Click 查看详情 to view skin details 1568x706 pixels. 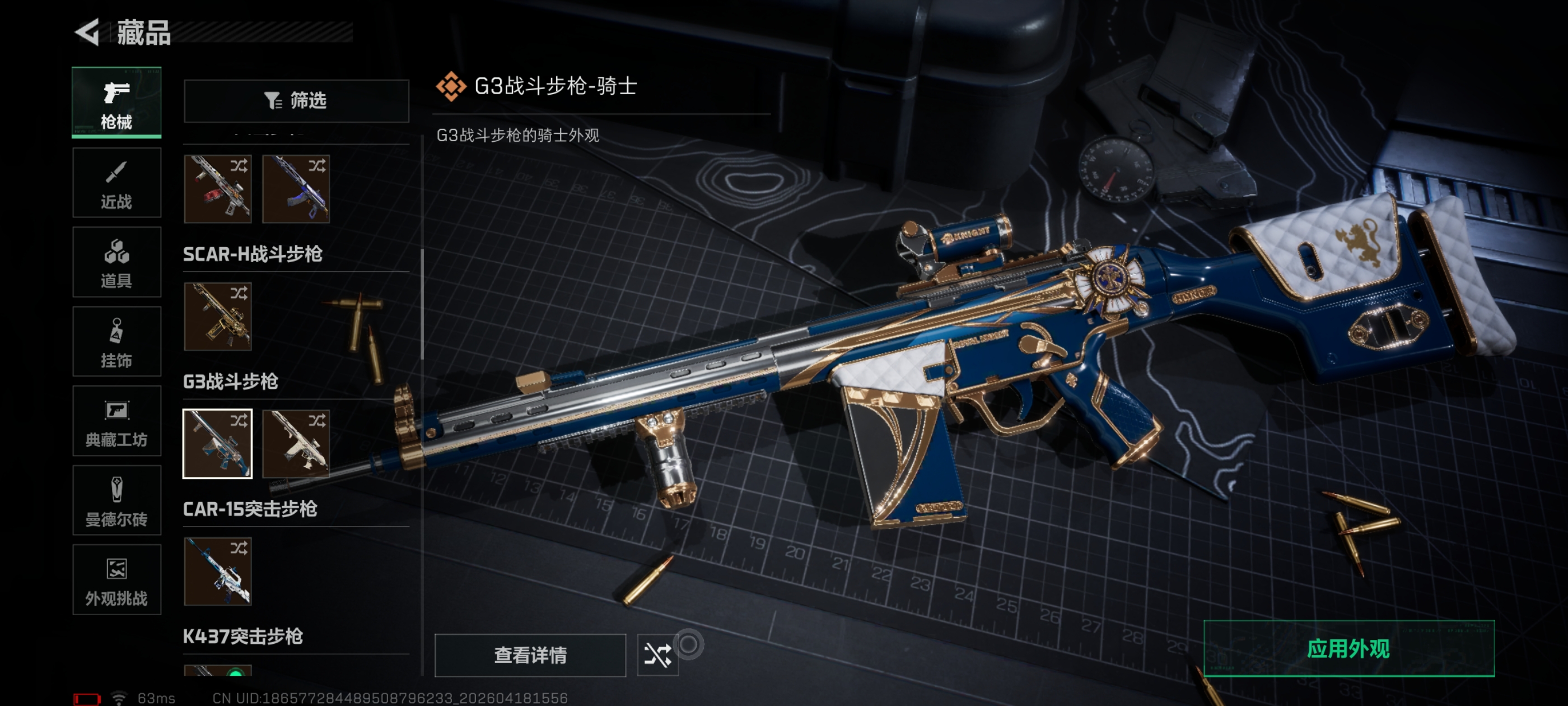[x=530, y=655]
